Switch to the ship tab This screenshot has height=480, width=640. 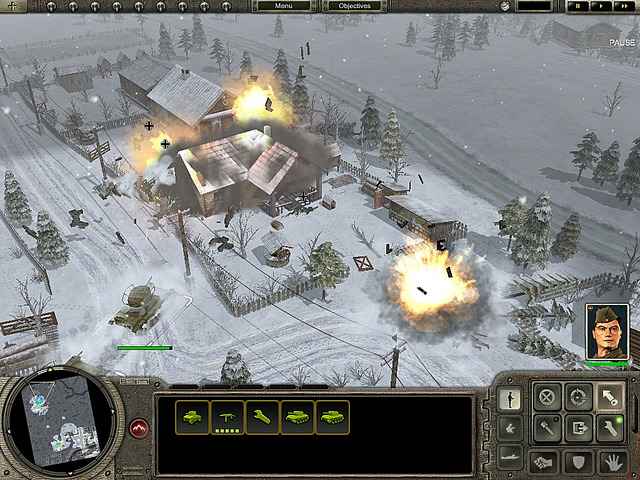(x=509, y=458)
